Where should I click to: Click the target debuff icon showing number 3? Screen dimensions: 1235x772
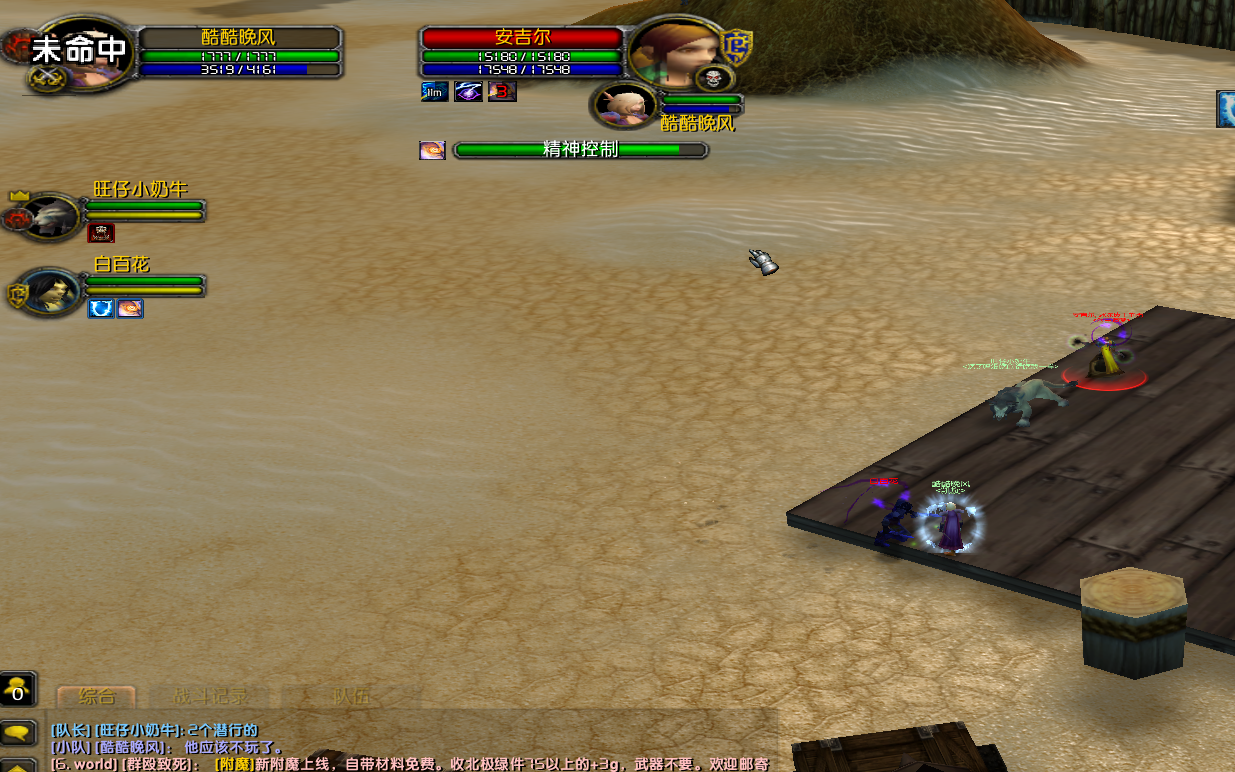click(x=502, y=92)
